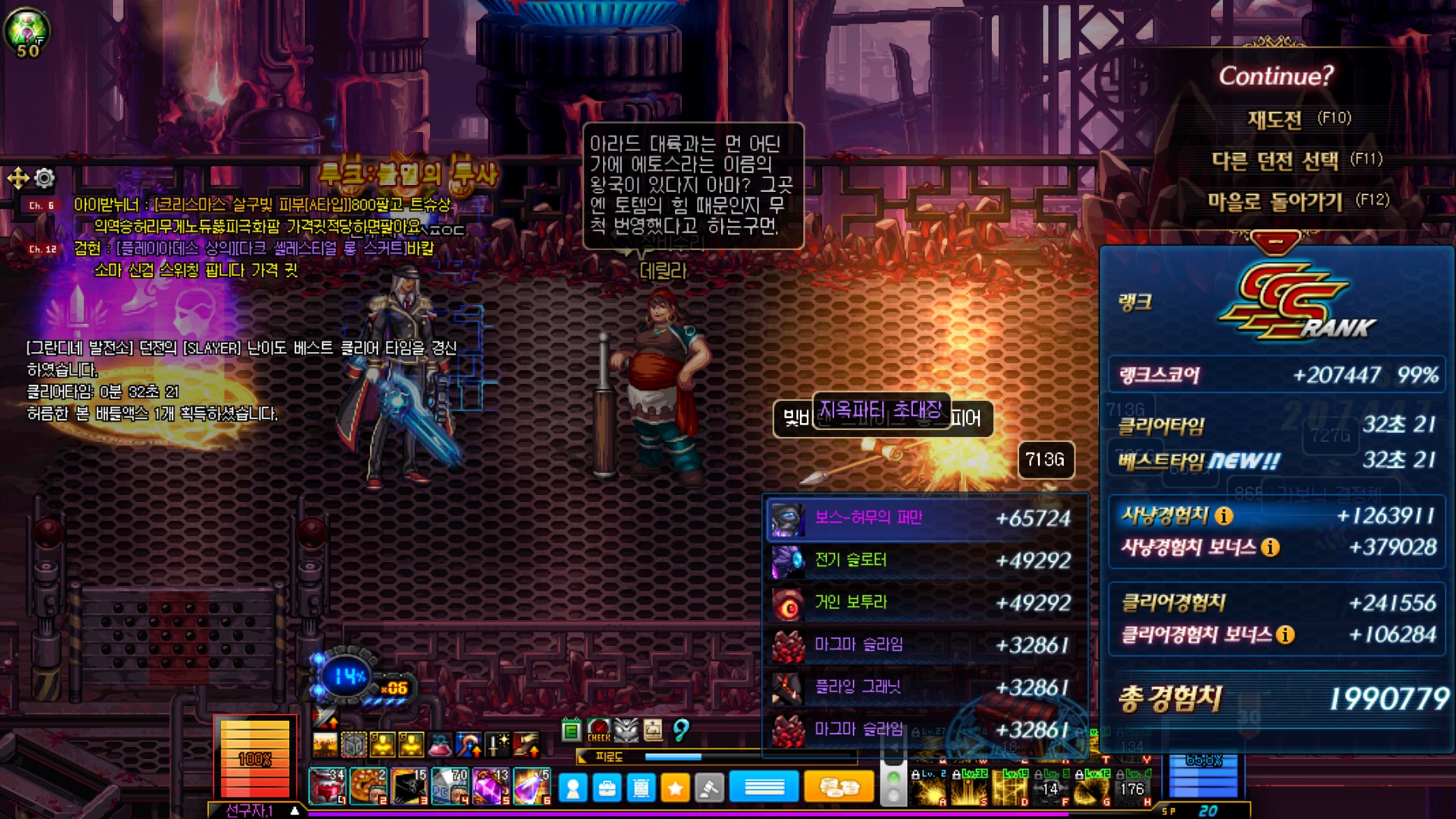Open the inventory briefcase button
This screenshot has width=1456, height=819.
coord(607,789)
